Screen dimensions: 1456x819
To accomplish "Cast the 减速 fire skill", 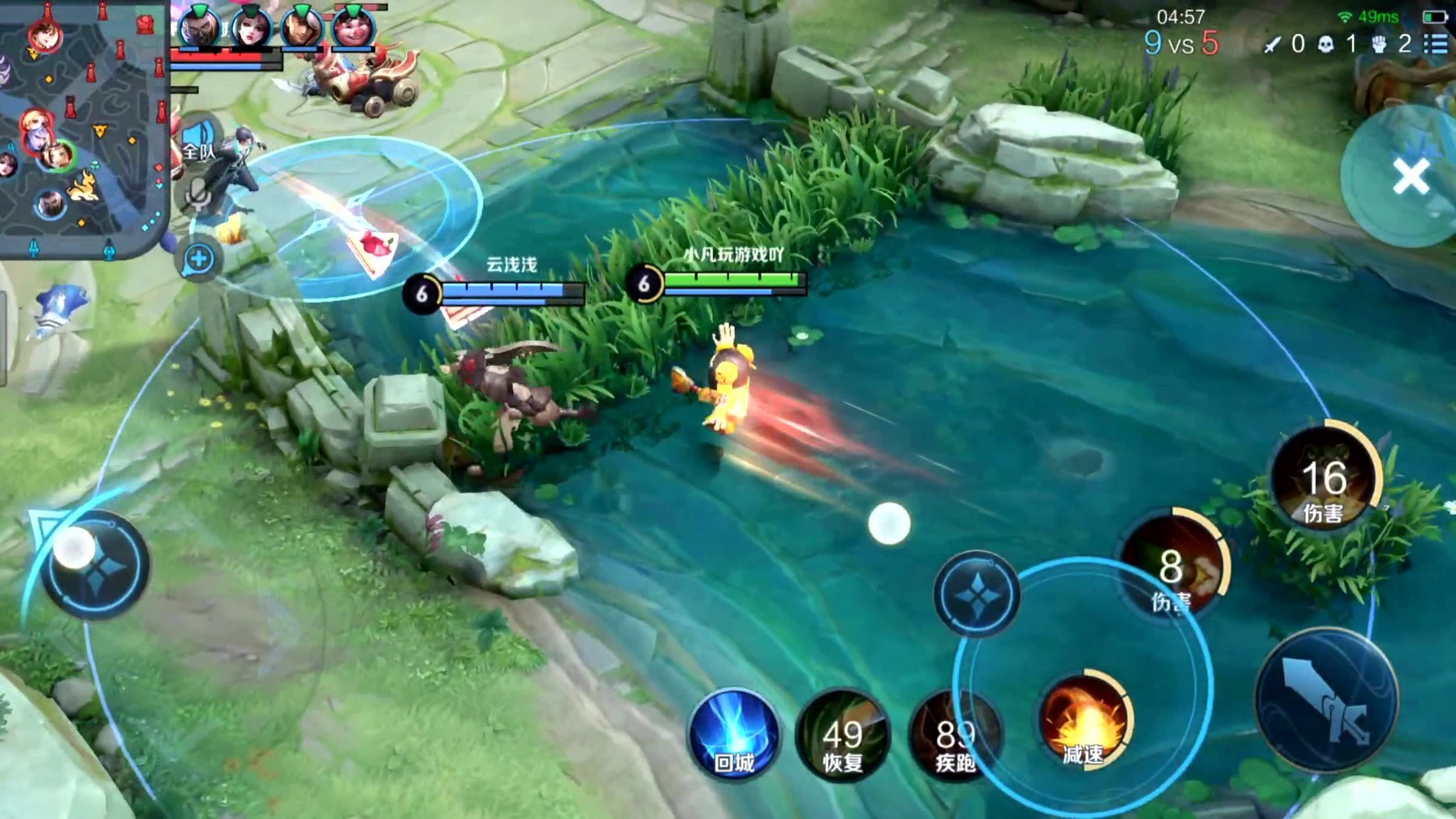I will click(1084, 722).
